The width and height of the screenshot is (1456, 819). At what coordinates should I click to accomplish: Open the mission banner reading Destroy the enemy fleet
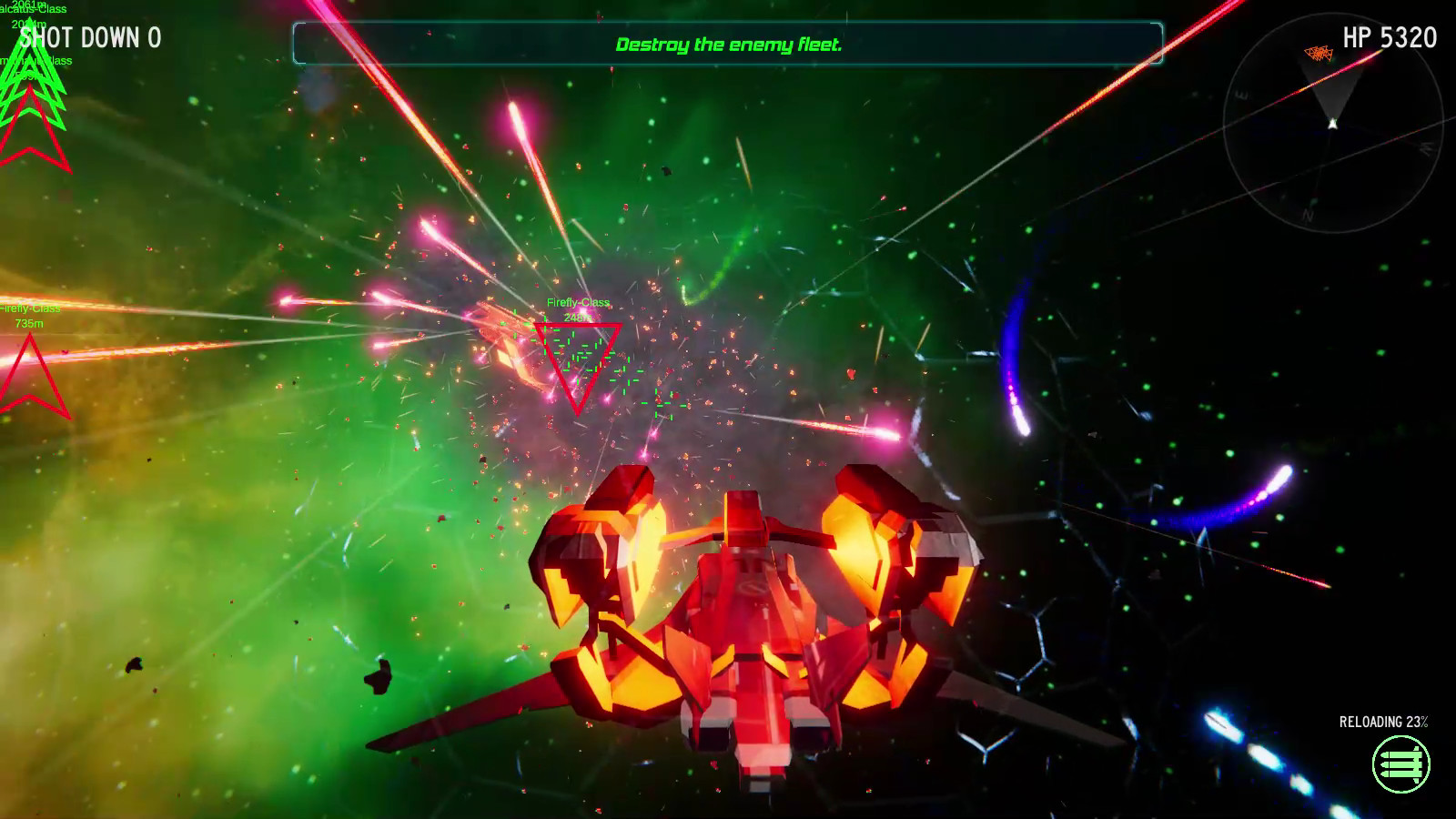tap(728, 43)
